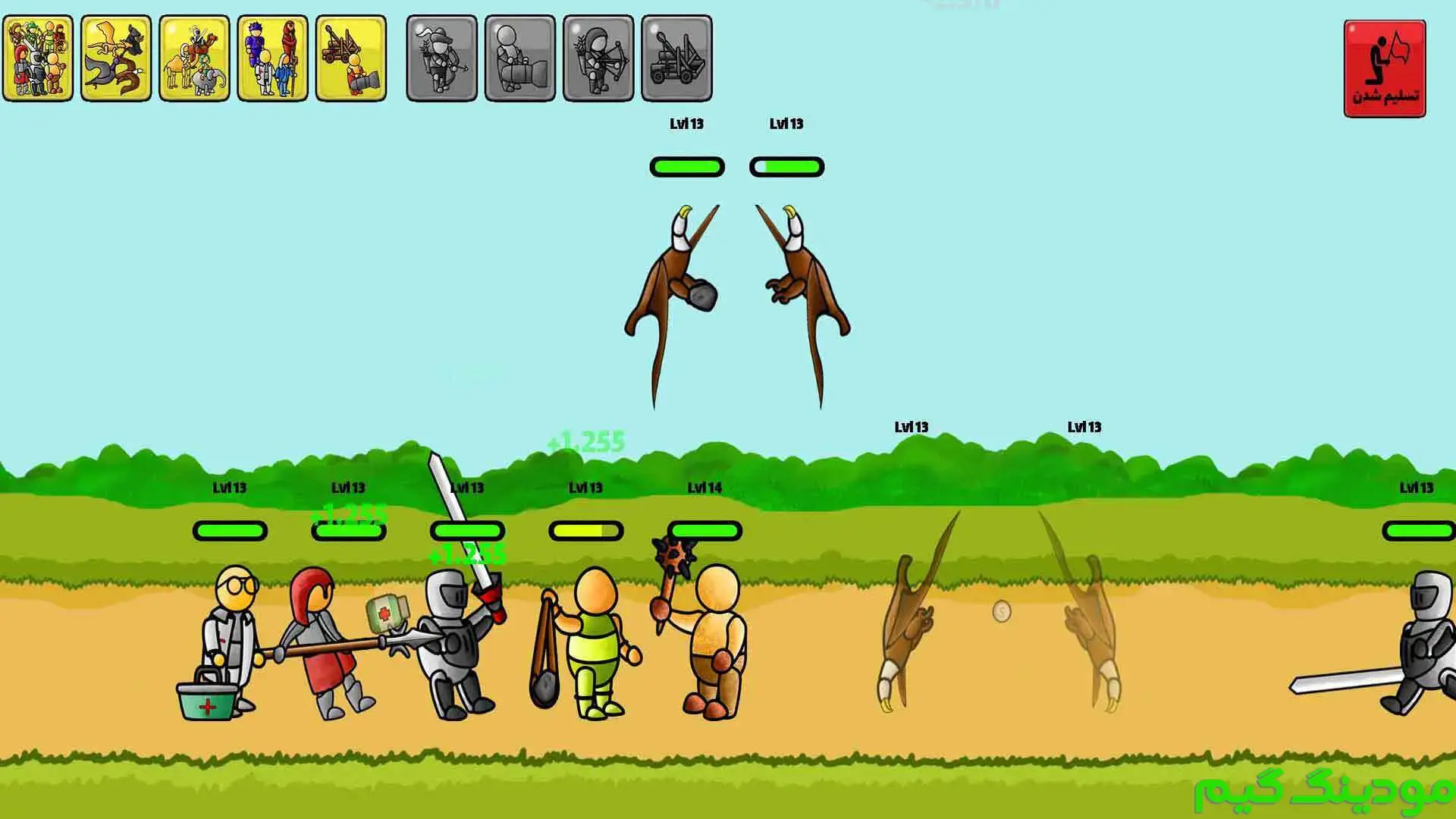
Task: Click the red surrender button
Action: 1384,69
